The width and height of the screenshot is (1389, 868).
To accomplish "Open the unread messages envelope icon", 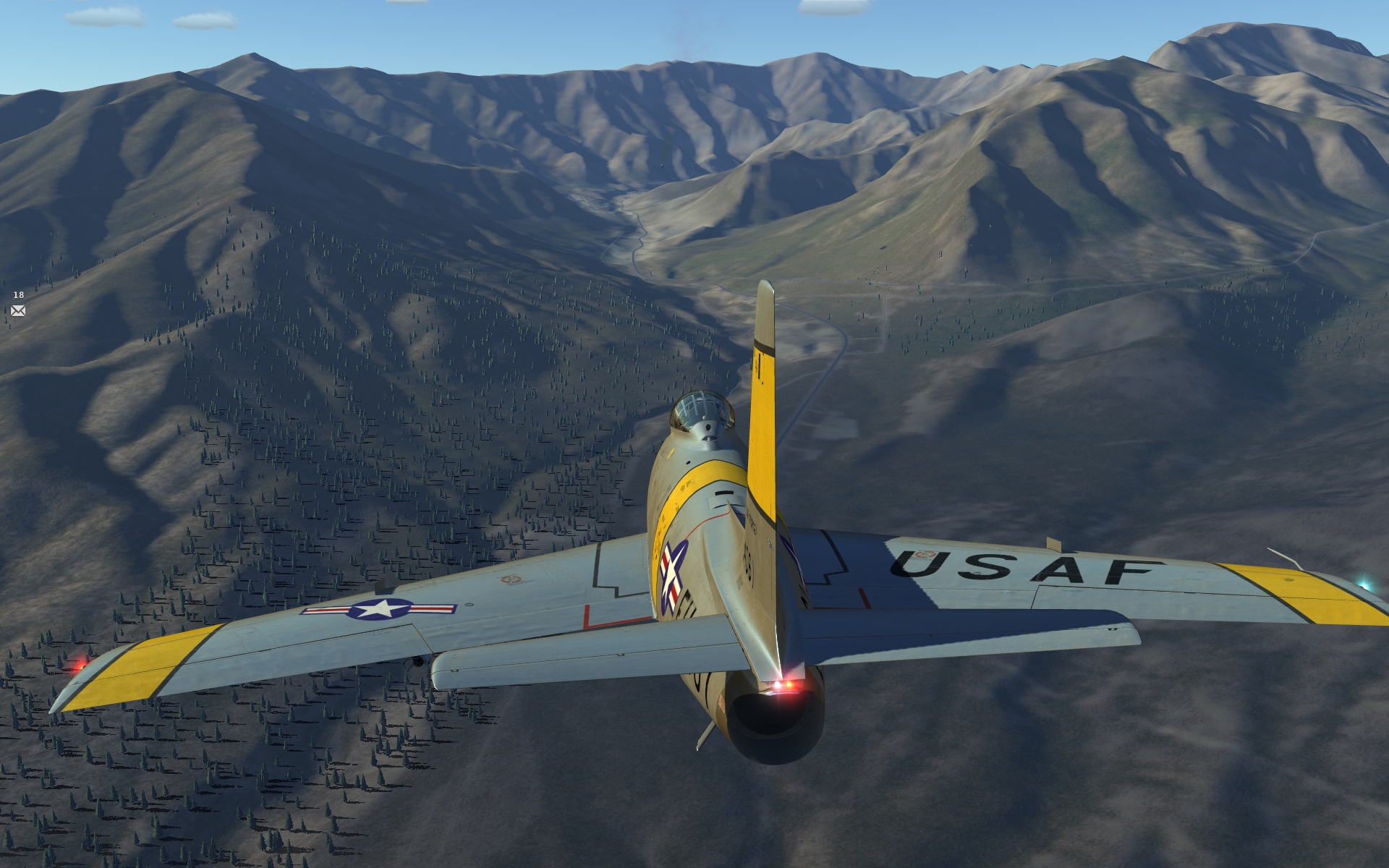I will tap(18, 310).
